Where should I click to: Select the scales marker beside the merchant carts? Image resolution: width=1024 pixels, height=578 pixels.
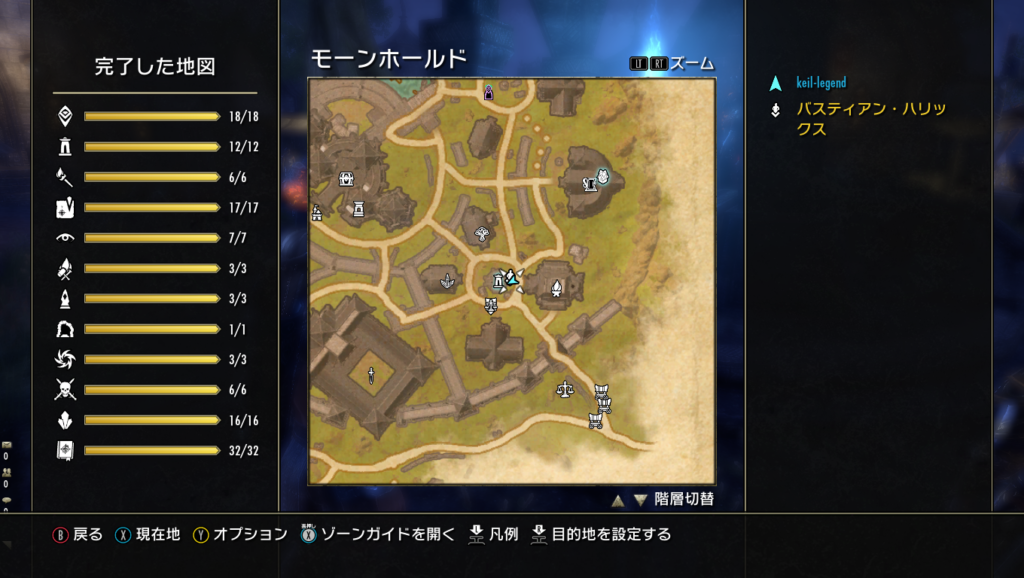coord(565,386)
